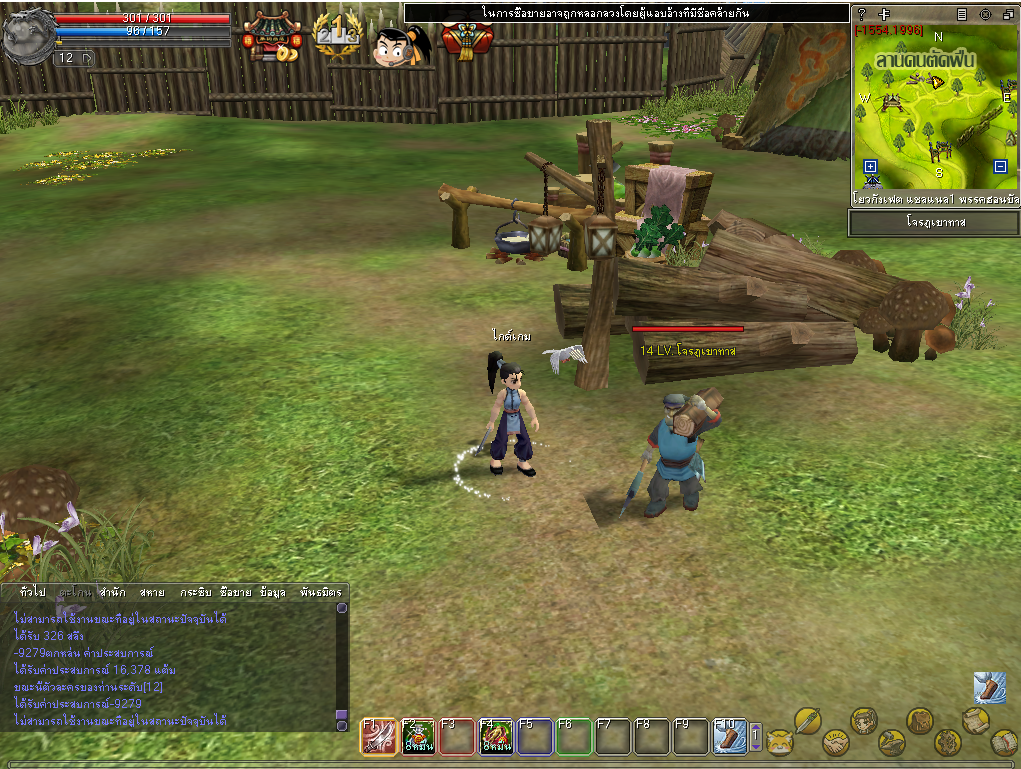This screenshot has width=1021, height=769.
Task: Use the item in the F4 hotbar slot
Action: coord(496,737)
